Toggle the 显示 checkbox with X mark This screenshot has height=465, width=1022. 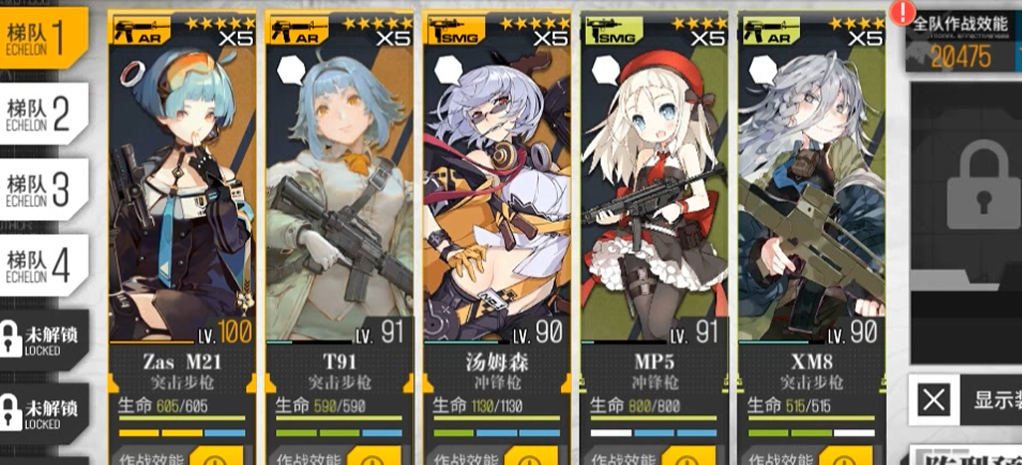tap(934, 401)
